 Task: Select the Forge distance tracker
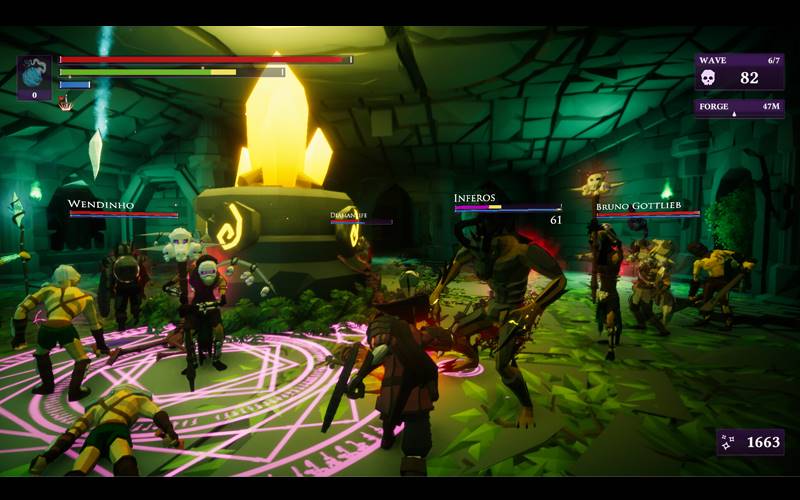click(739, 107)
